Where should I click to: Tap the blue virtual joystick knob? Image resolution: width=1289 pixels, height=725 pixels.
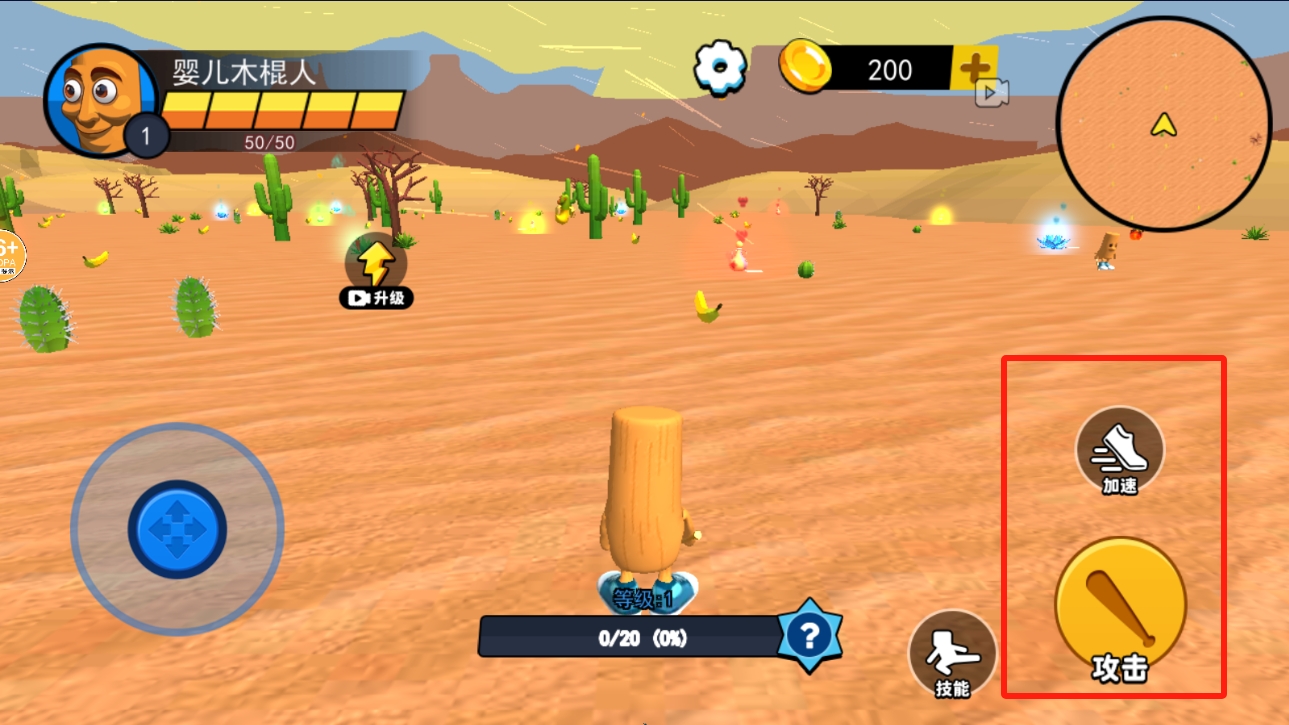pos(177,529)
